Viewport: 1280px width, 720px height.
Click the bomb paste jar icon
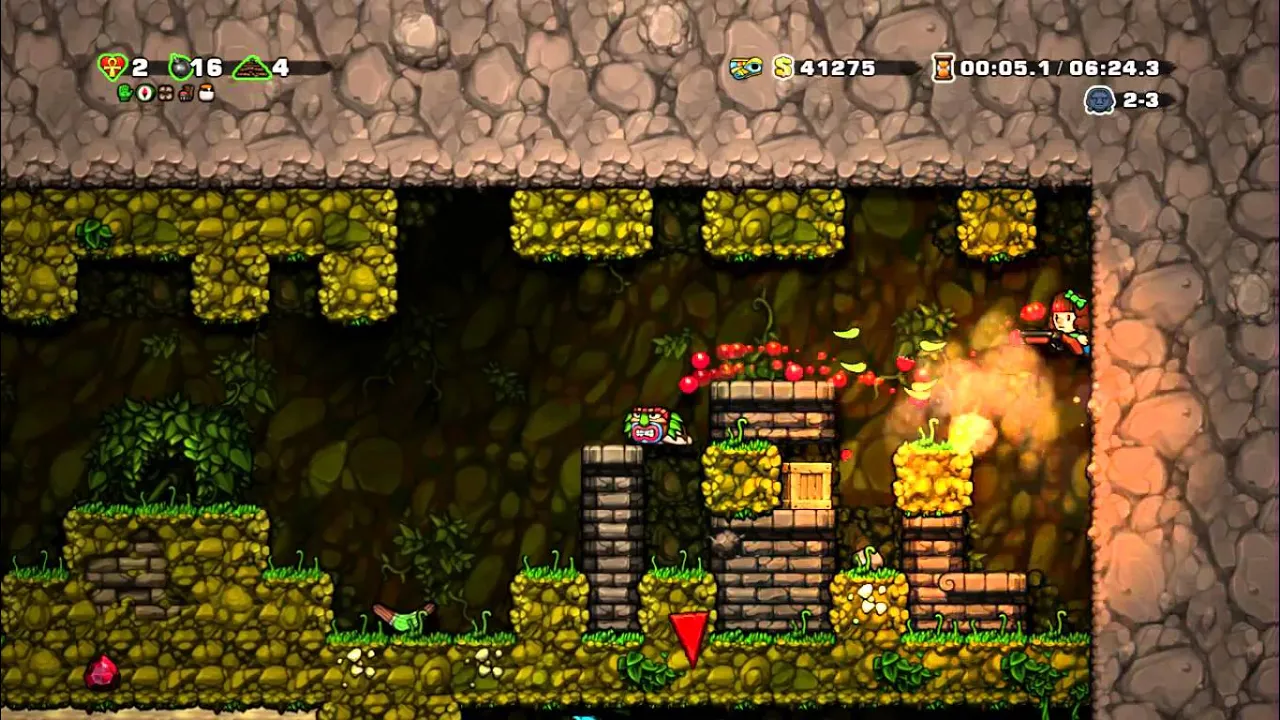pos(207,93)
